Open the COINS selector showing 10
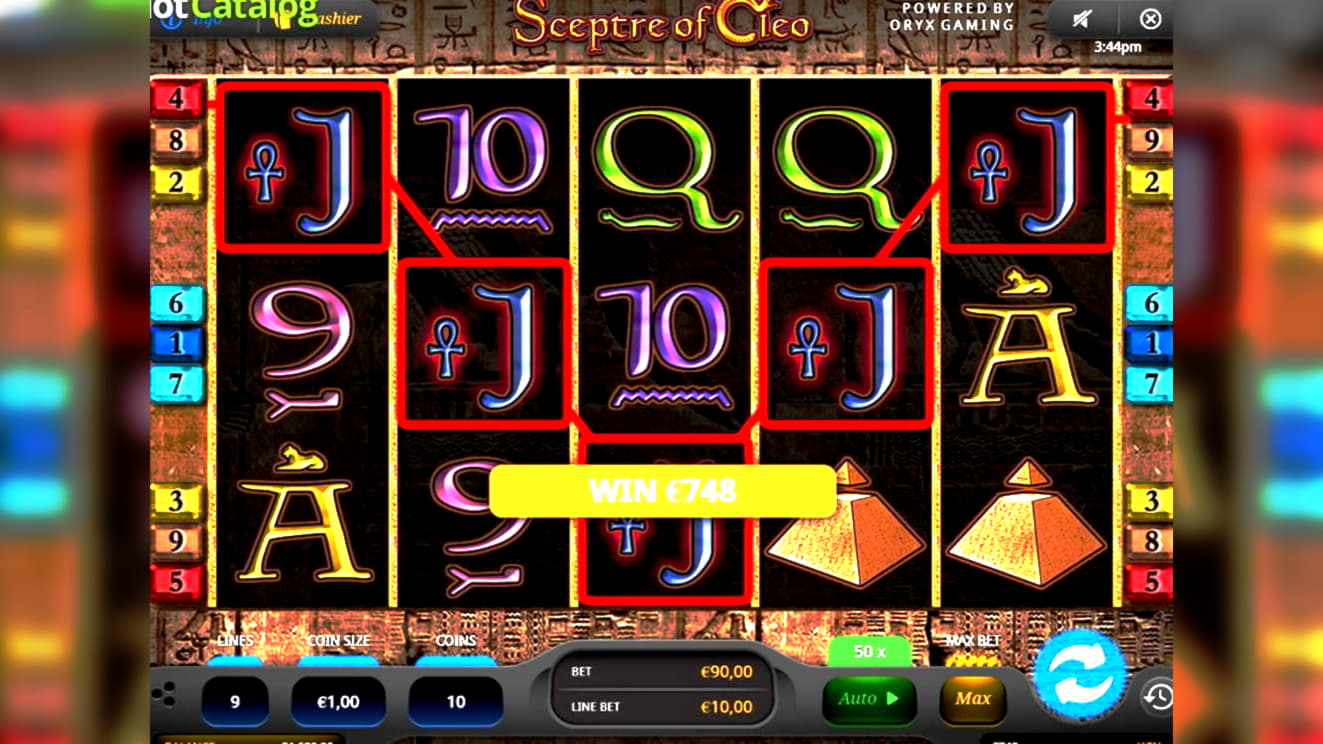Viewport: 1323px width, 744px height. 455,699
